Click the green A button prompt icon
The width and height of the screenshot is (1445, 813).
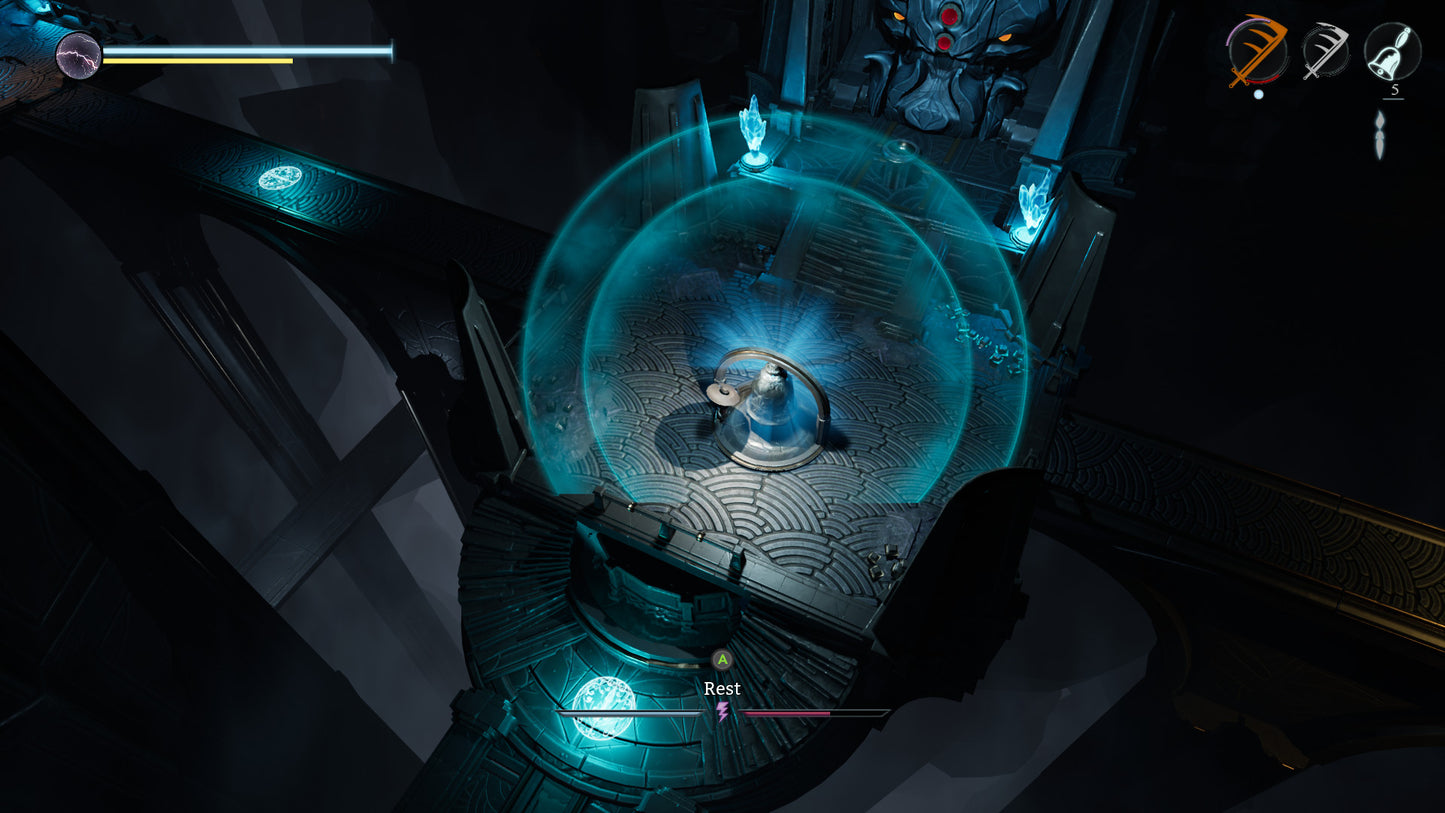721,660
